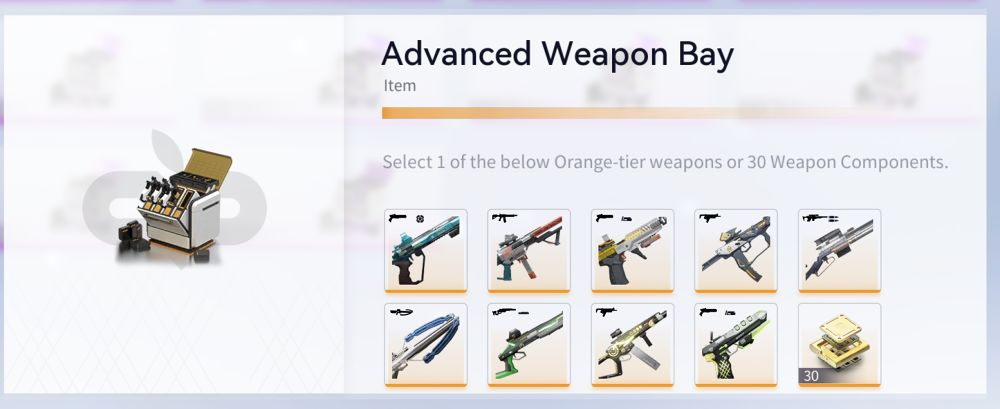
Task: Choose the silver long-barreled sniper rifle
Action: click(839, 251)
